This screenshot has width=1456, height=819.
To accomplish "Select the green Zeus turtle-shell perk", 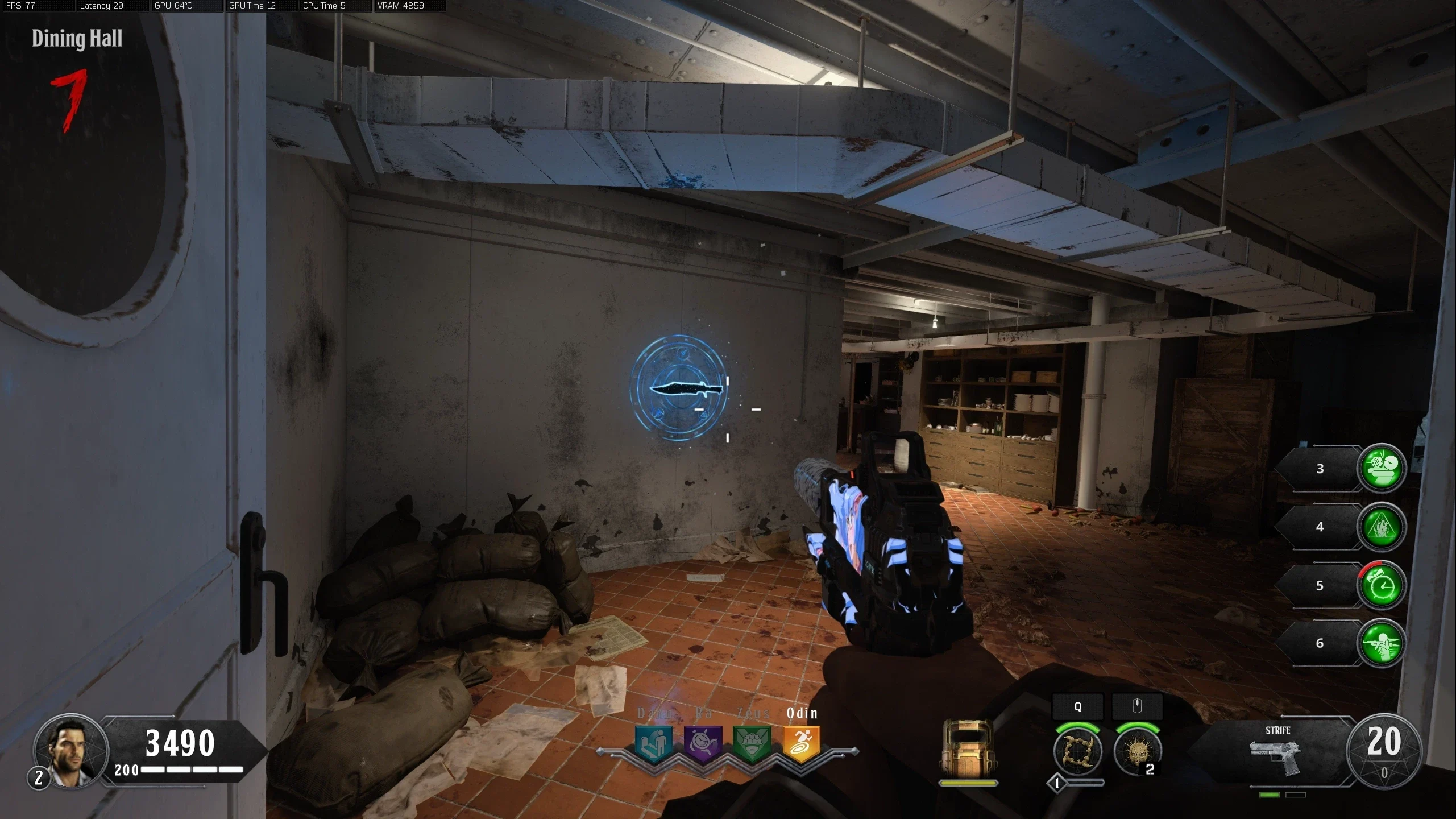I will 752,743.
